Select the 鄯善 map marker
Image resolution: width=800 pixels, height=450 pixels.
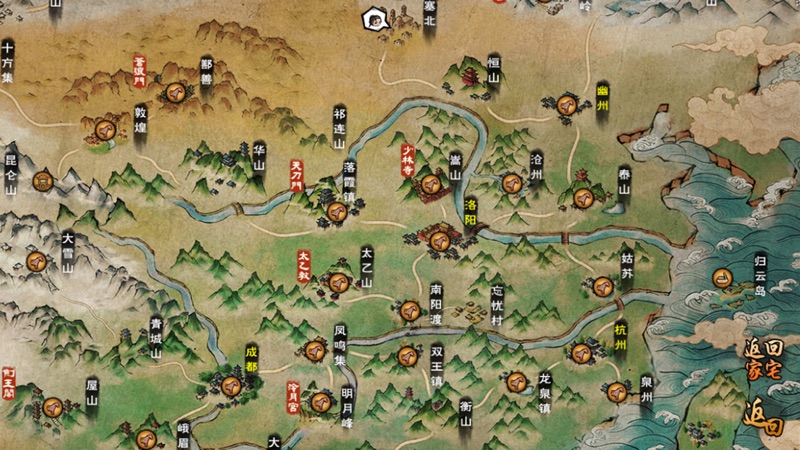coord(177,92)
